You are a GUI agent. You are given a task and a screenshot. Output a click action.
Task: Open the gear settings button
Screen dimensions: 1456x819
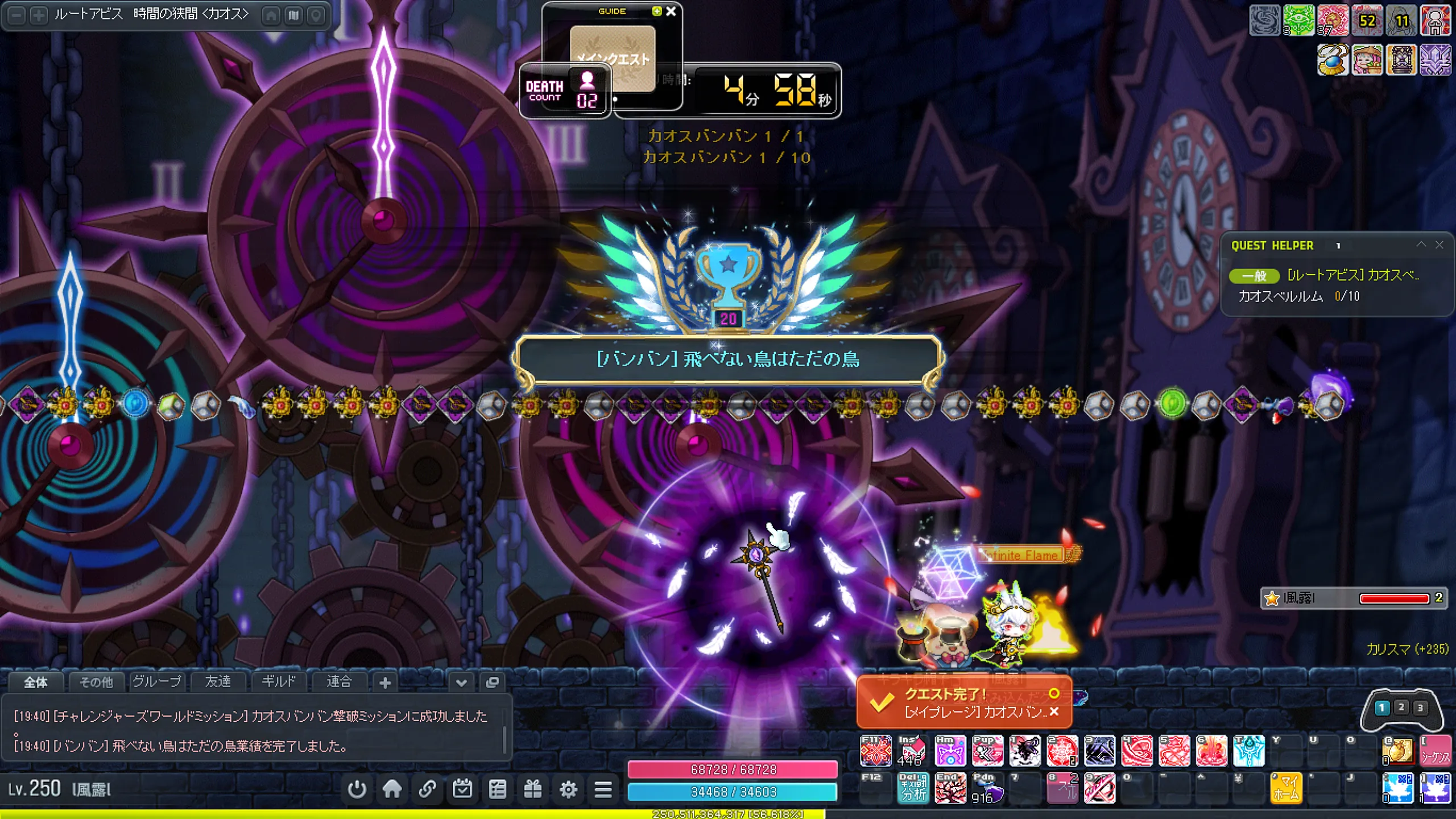point(568,789)
